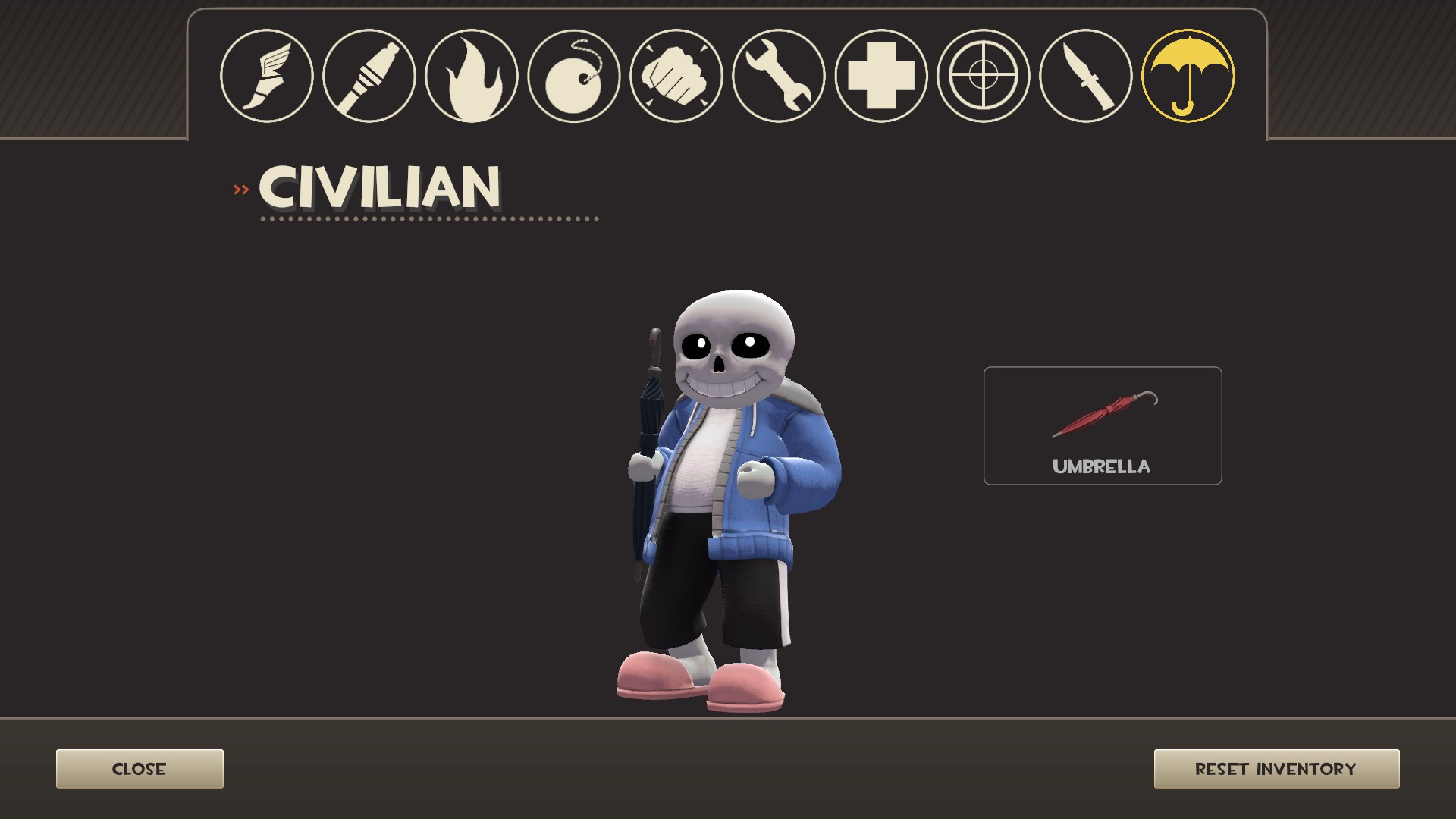
Task: Select the Engineer wrench class icon
Action: [x=777, y=75]
